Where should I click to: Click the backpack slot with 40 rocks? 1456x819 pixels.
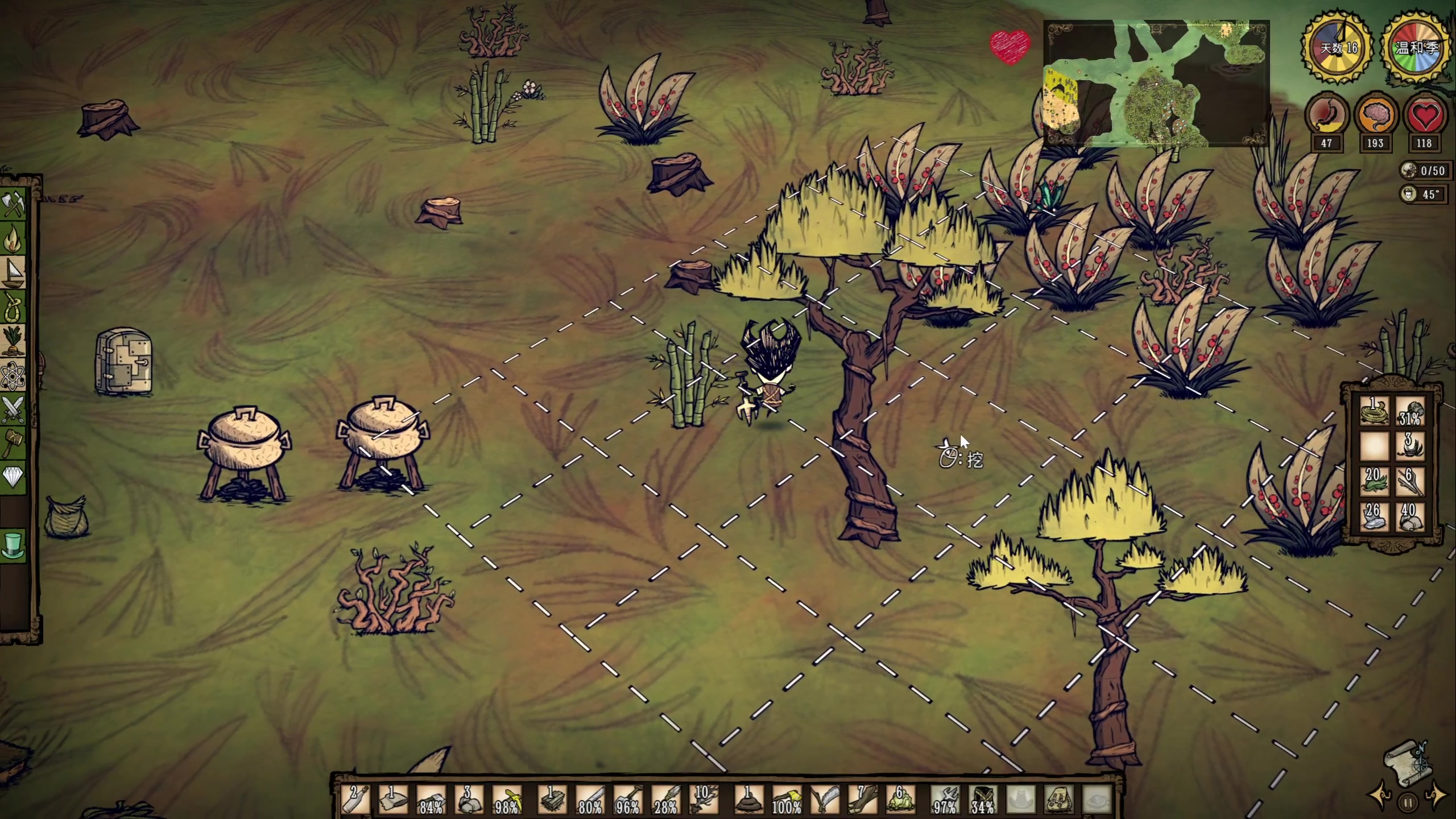(x=1409, y=517)
